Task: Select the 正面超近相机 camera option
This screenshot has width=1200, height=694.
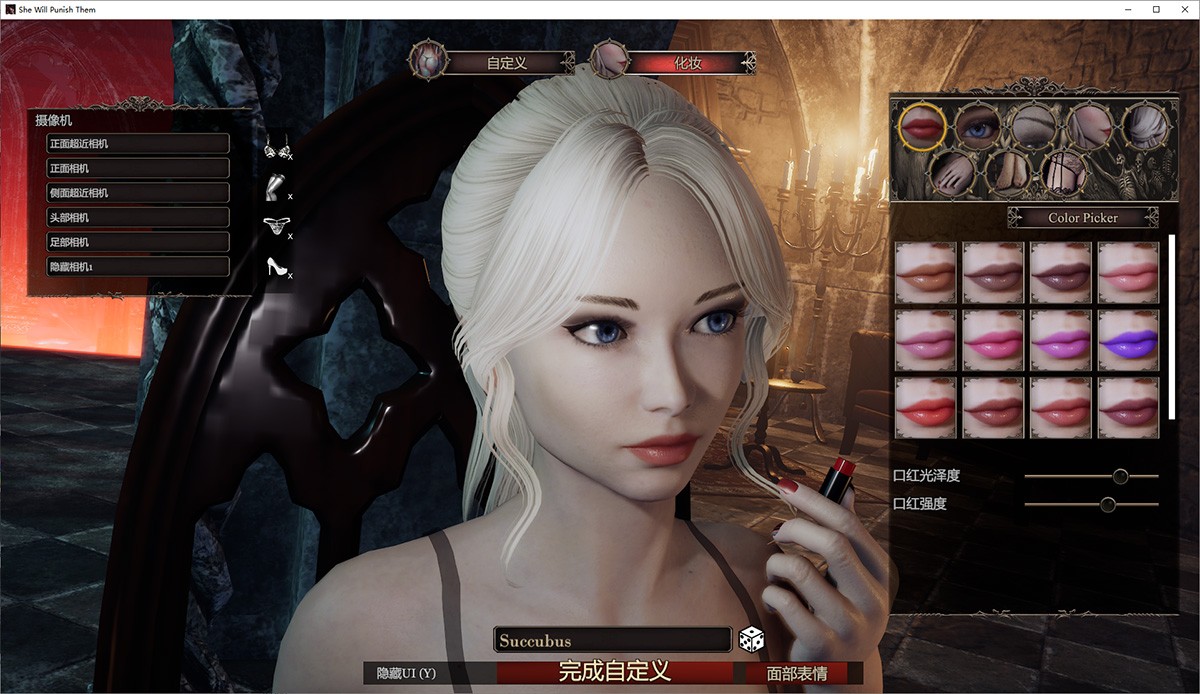Action: pyautogui.click(x=138, y=143)
